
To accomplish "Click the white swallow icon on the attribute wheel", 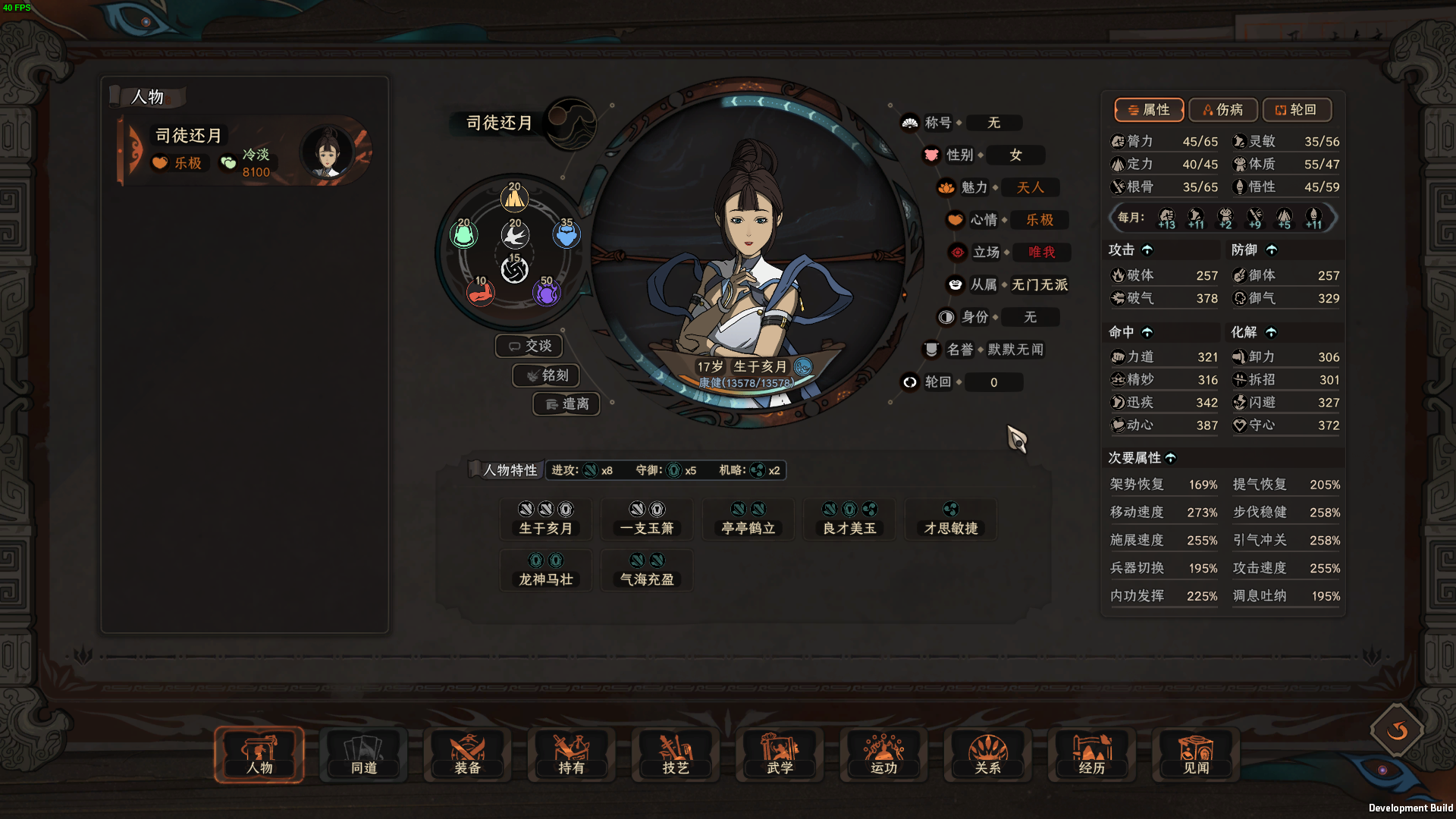I will tap(514, 234).
